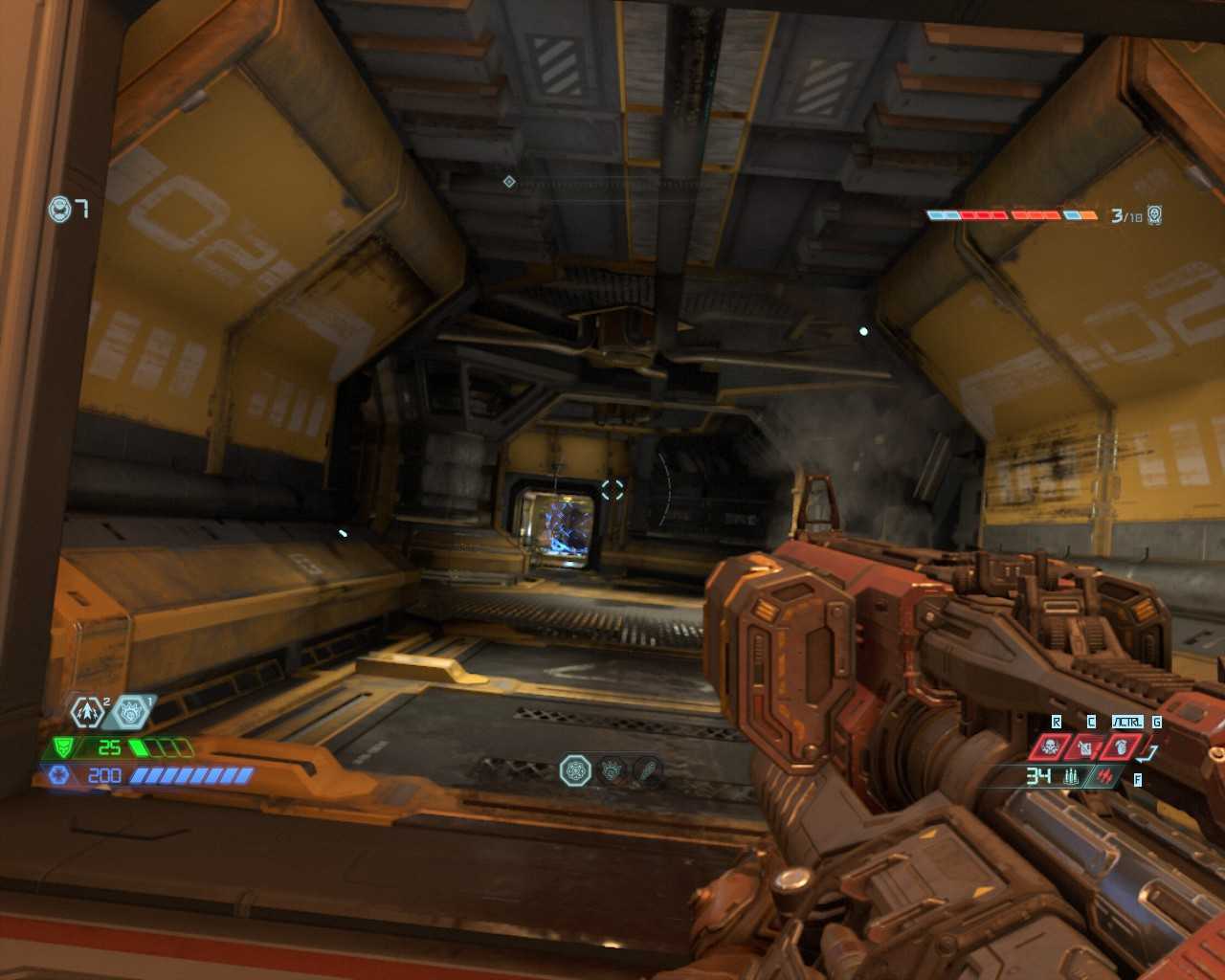Select the highlighted octagon rune icon

click(x=576, y=768)
